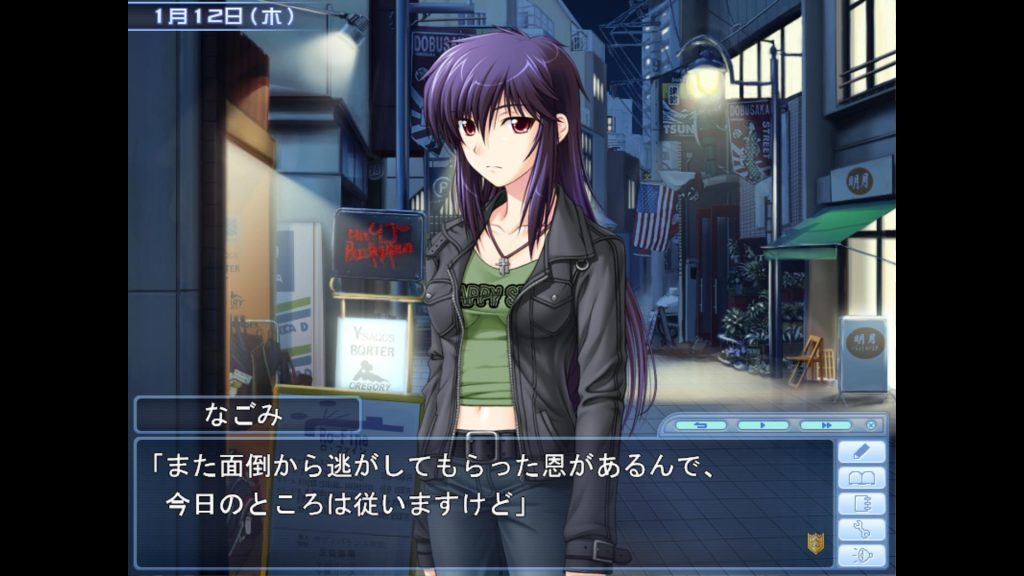
Task: Hide the message window with the X button
Action: 871,425
